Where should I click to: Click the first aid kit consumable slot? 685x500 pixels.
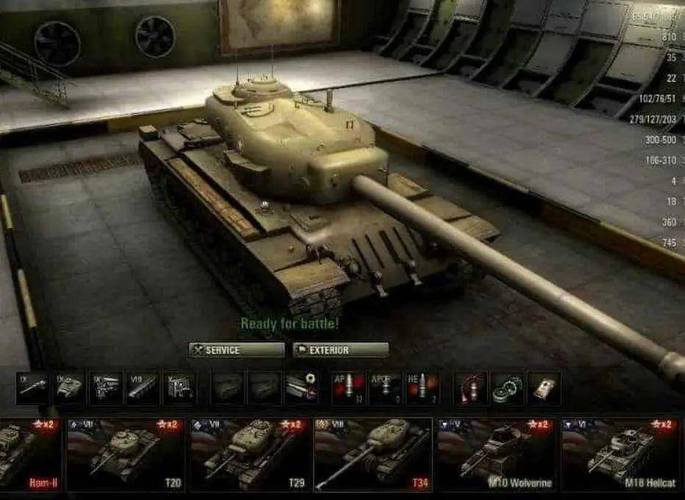point(543,388)
